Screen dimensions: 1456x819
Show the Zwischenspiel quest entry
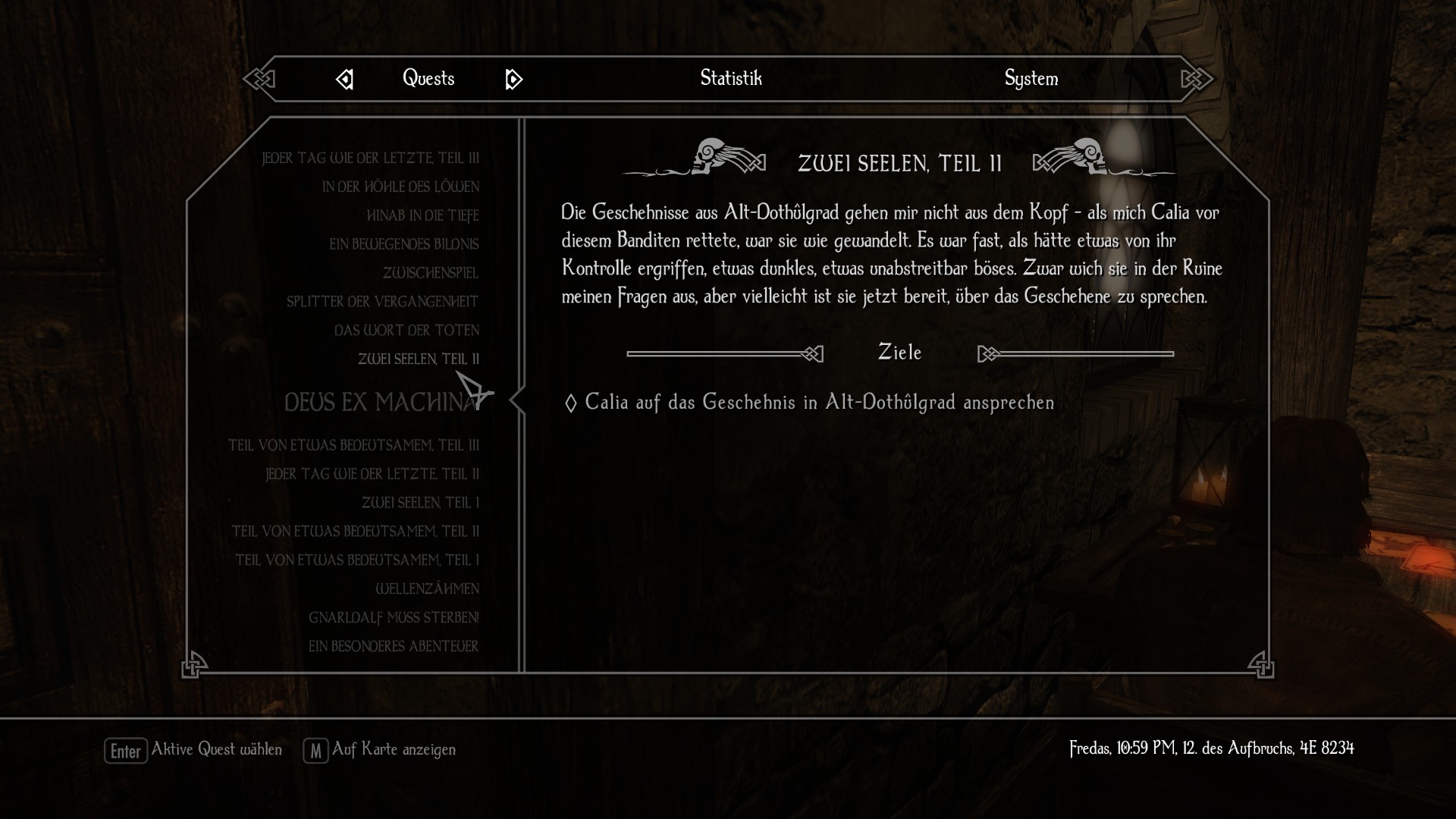coord(430,273)
